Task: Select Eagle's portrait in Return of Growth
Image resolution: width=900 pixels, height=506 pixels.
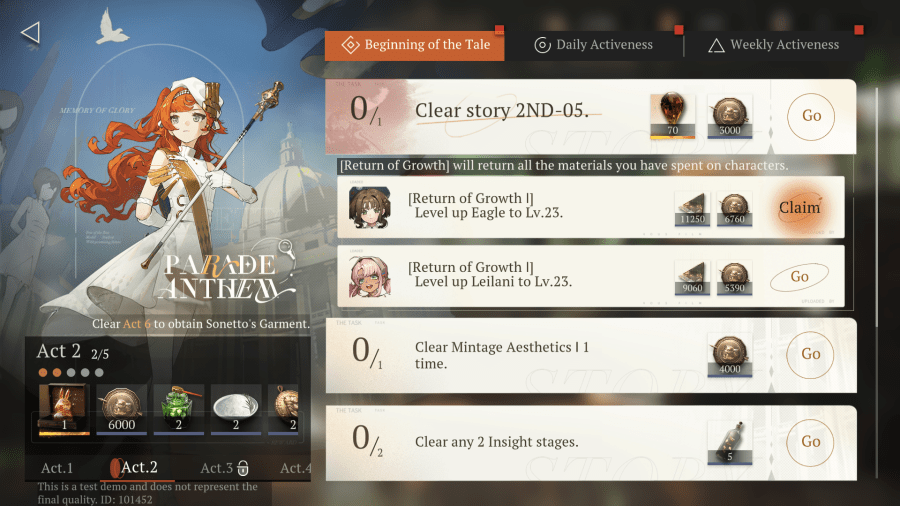Action: tap(369, 208)
